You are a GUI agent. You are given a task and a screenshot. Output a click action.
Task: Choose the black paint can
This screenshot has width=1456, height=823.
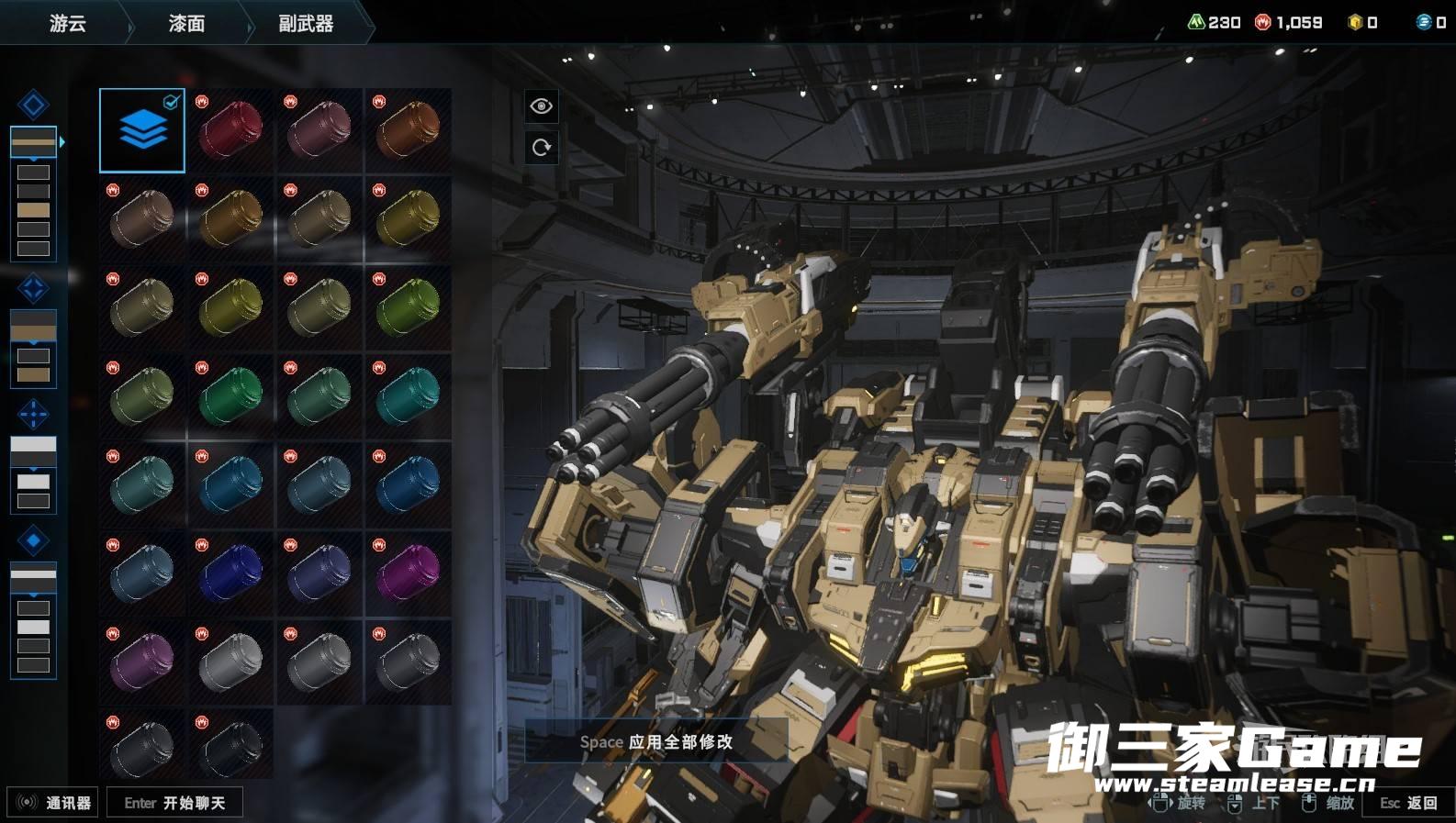coord(230,748)
